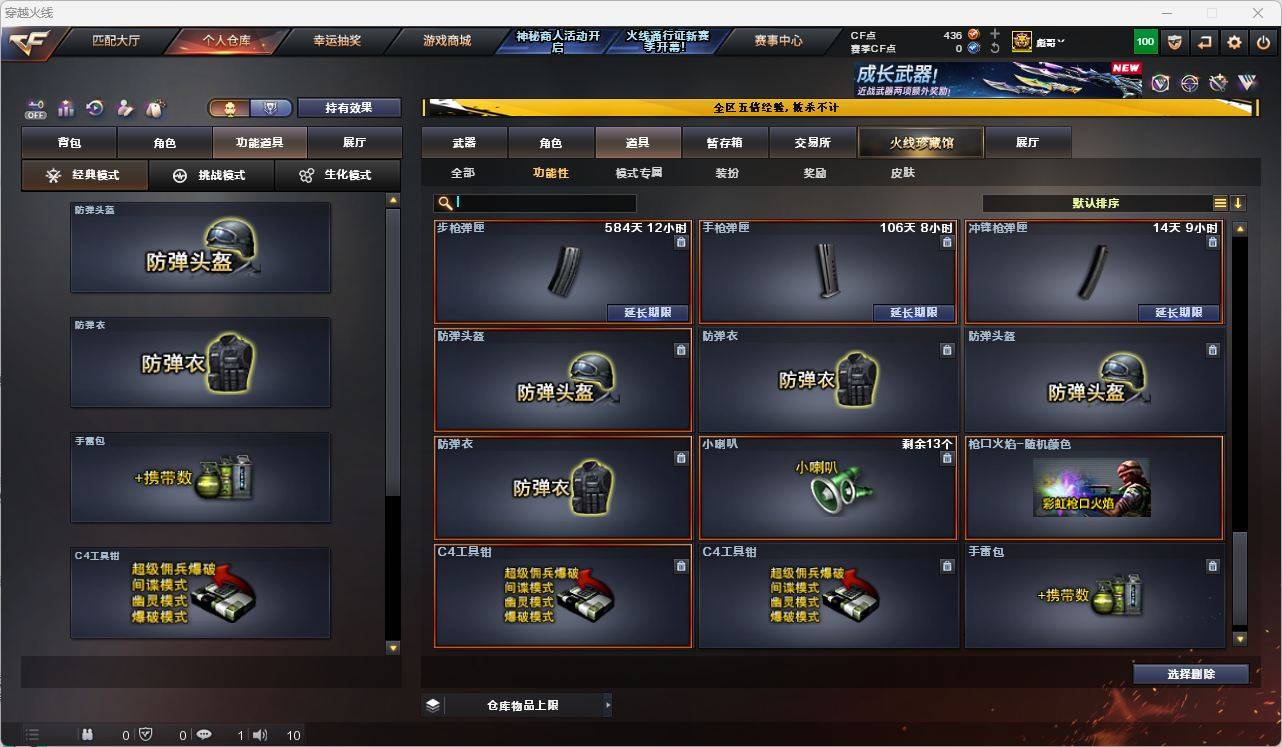Image resolution: width=1282 pixels, height=747 pixels.
Task: Toggle the OFF switch in left sidebar
Action: tap(36, 108)
